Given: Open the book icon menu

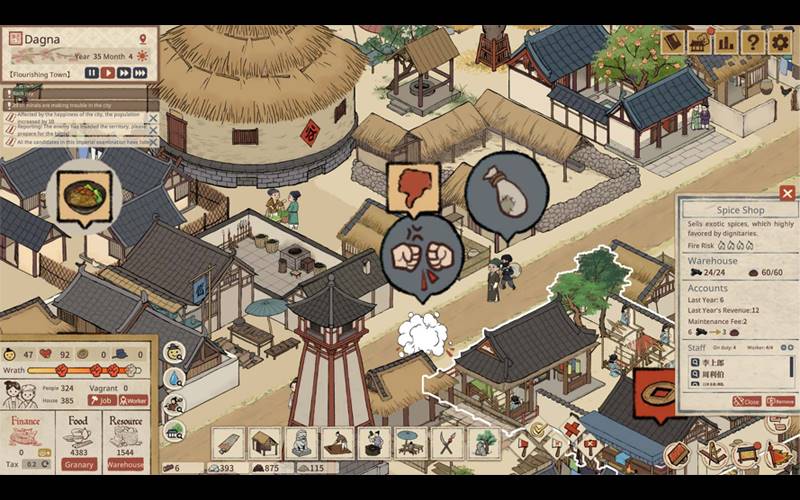Looking at the screenshot, I should pos(673,42).
